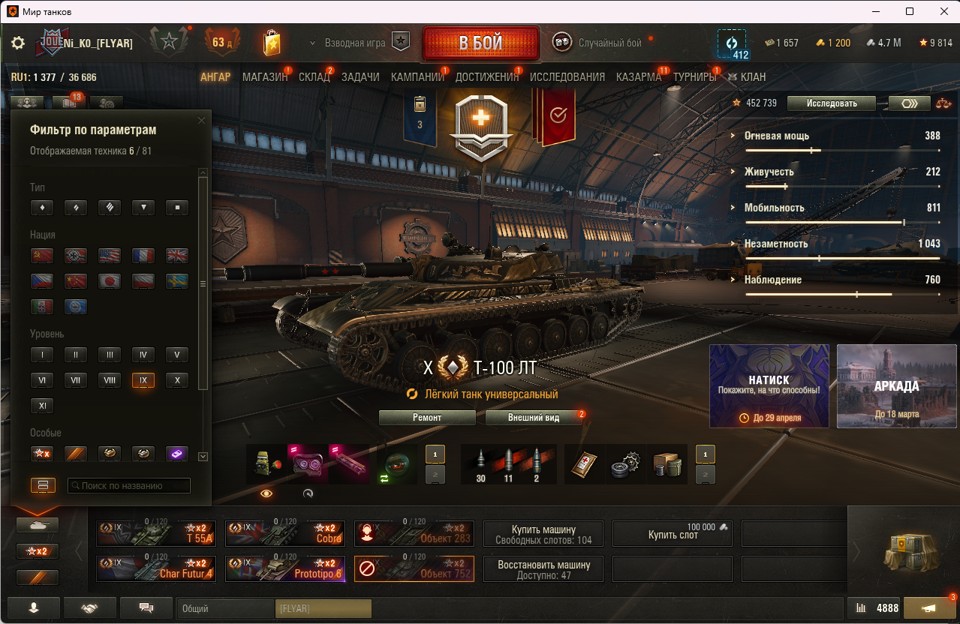
Task: Toggle the tier VIII filter
Action: (x=109, y=380)
